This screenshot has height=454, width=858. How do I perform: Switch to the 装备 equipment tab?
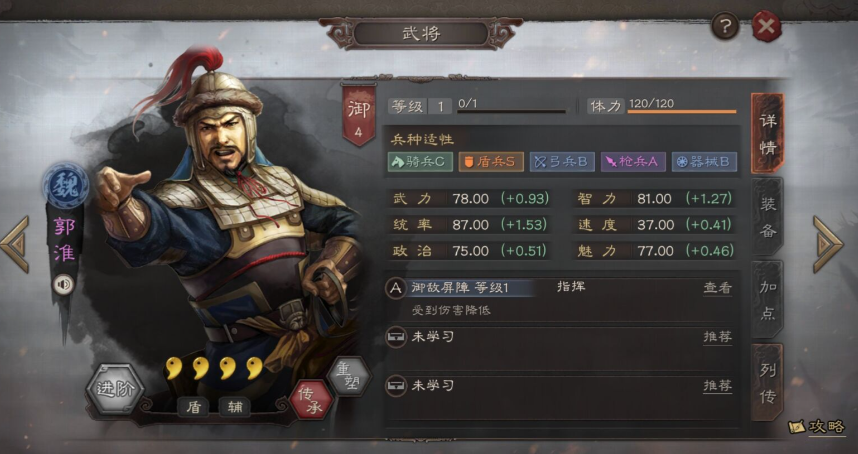pyautogui.click(x=767, y=215)
